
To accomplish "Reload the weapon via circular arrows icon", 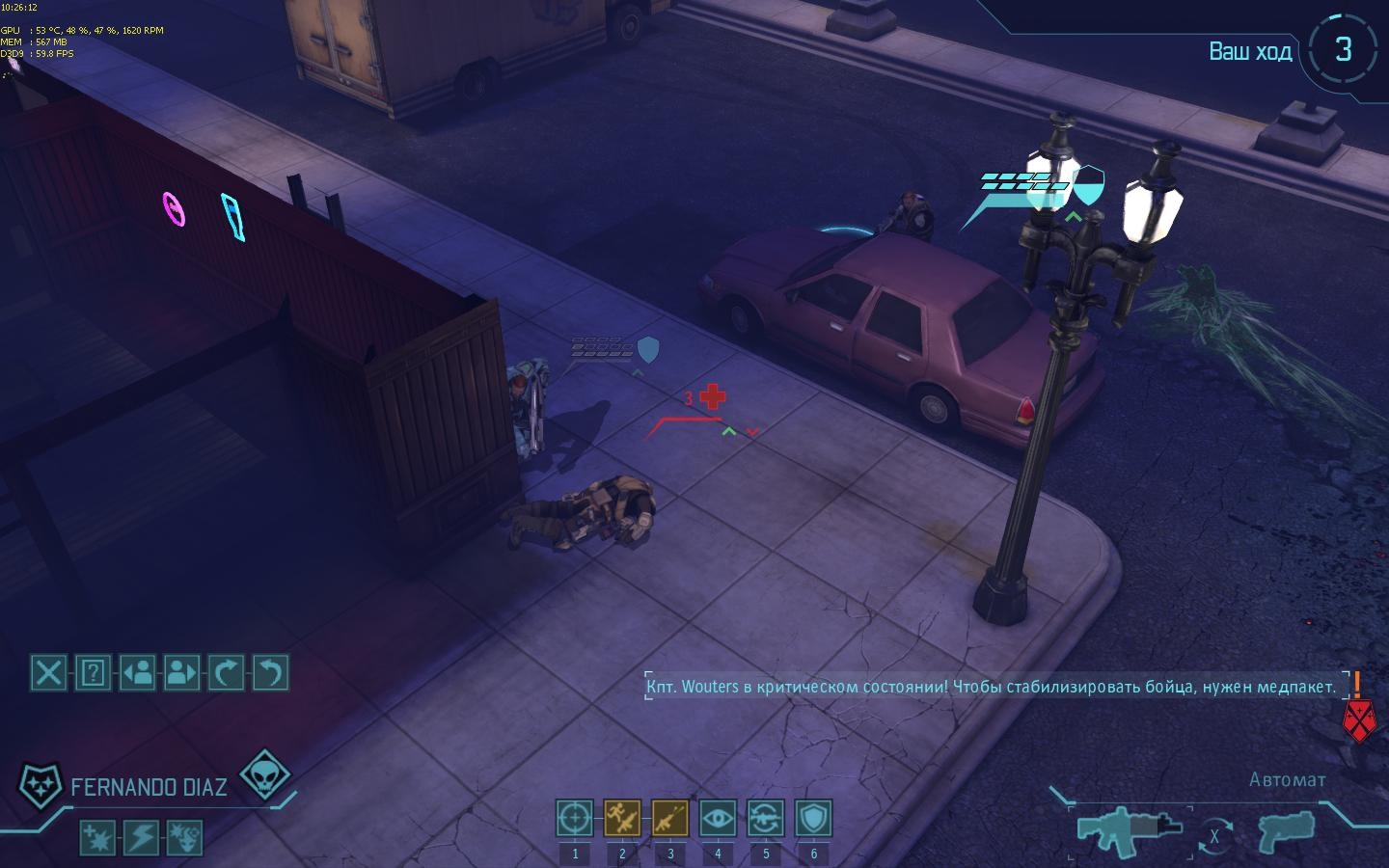I will 766,819.
